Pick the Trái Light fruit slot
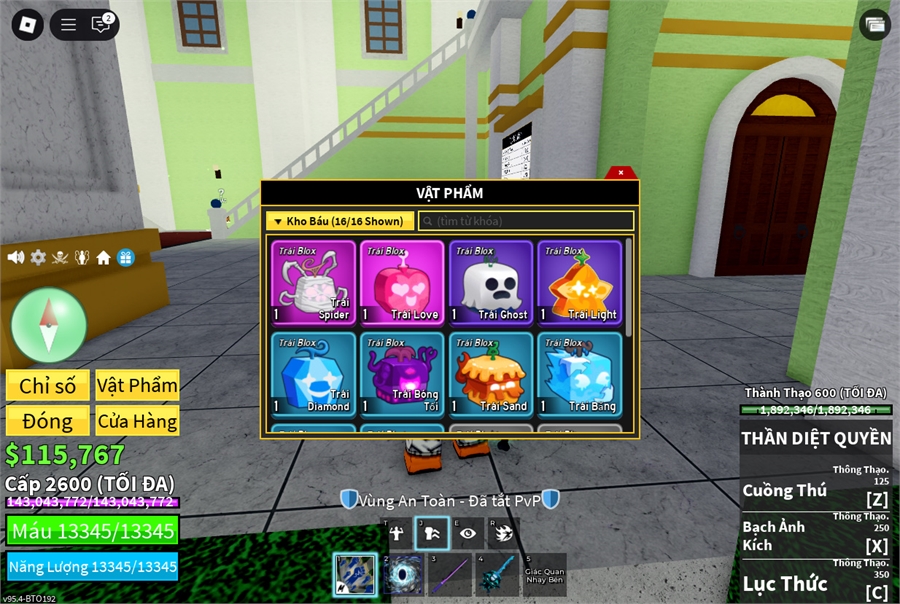This screenshot has width=900, height=604. coord(580,282)
